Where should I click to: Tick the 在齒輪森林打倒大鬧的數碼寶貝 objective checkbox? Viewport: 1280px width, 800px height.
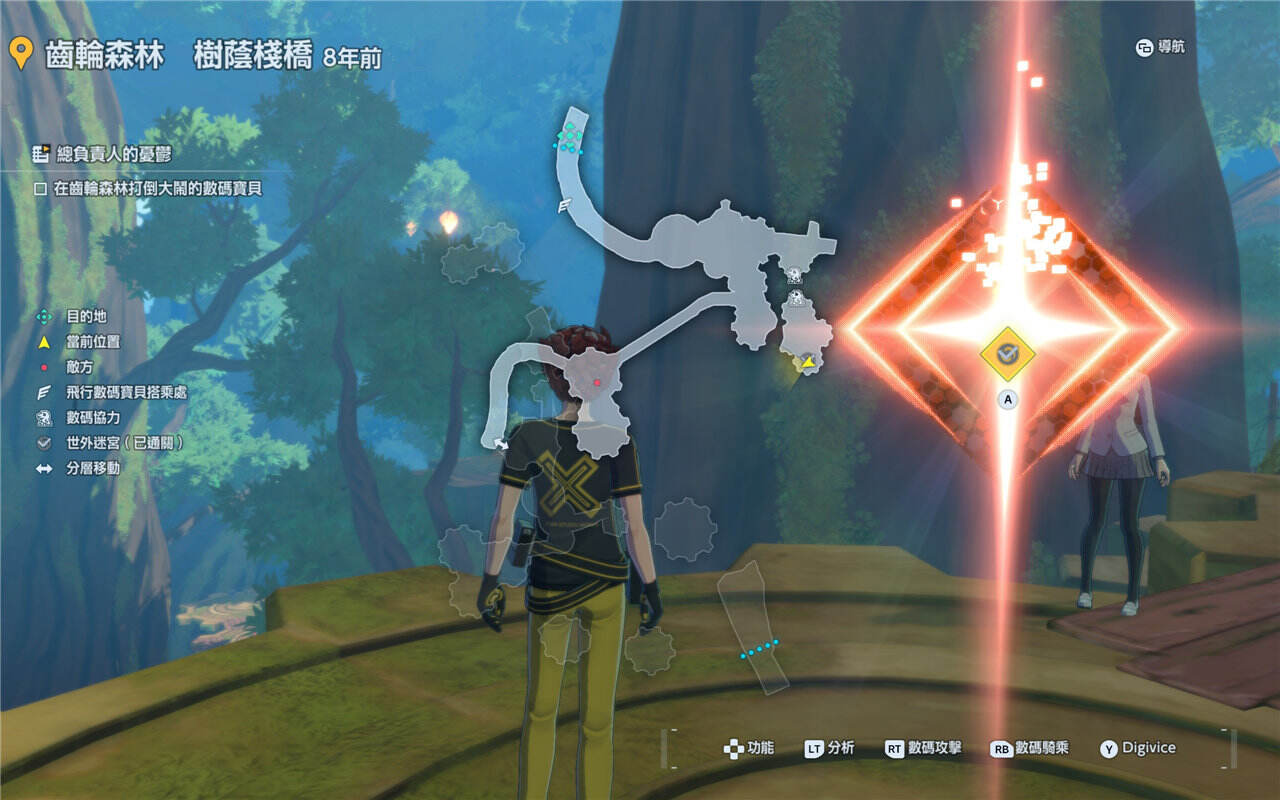(41, 188)
